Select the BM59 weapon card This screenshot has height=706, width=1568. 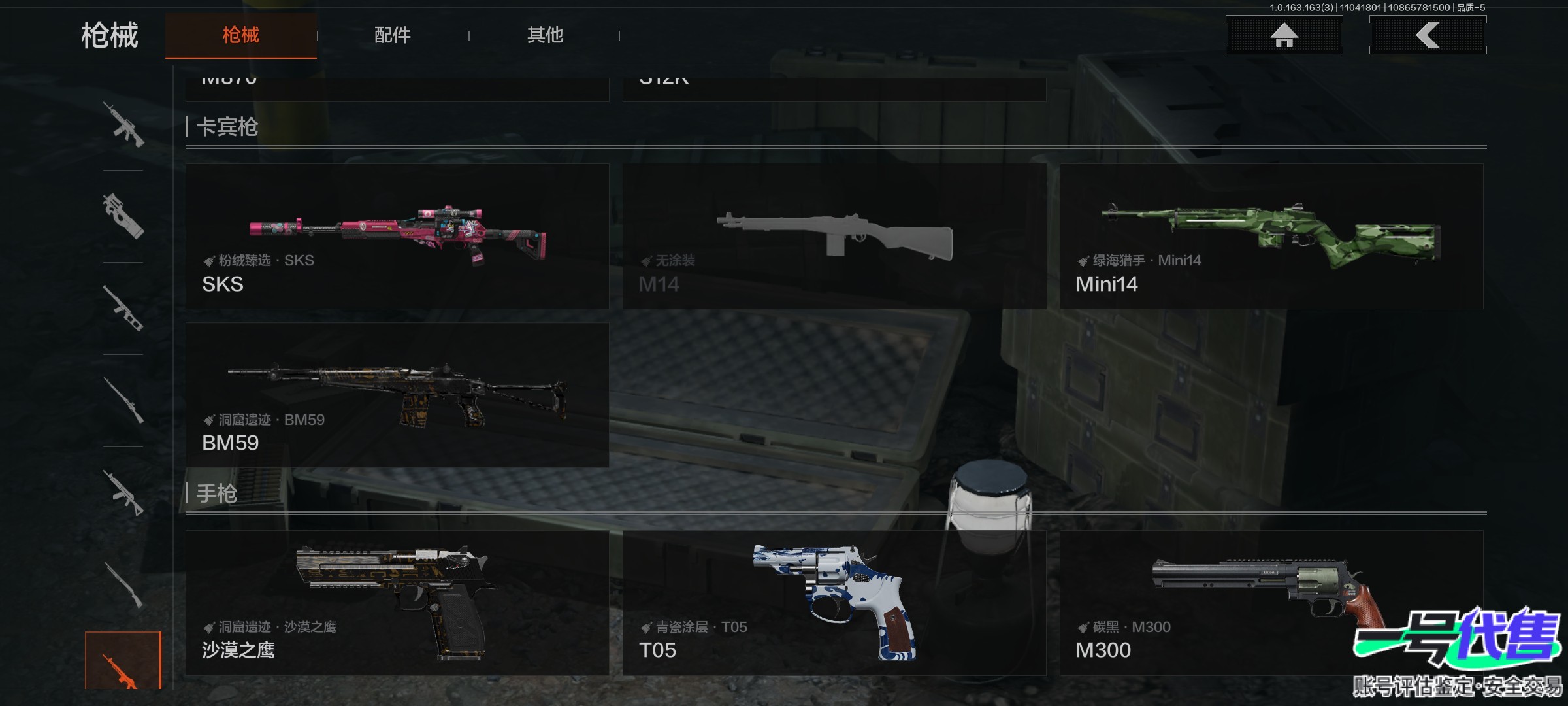pyautogui.click(x=397, y=395)
